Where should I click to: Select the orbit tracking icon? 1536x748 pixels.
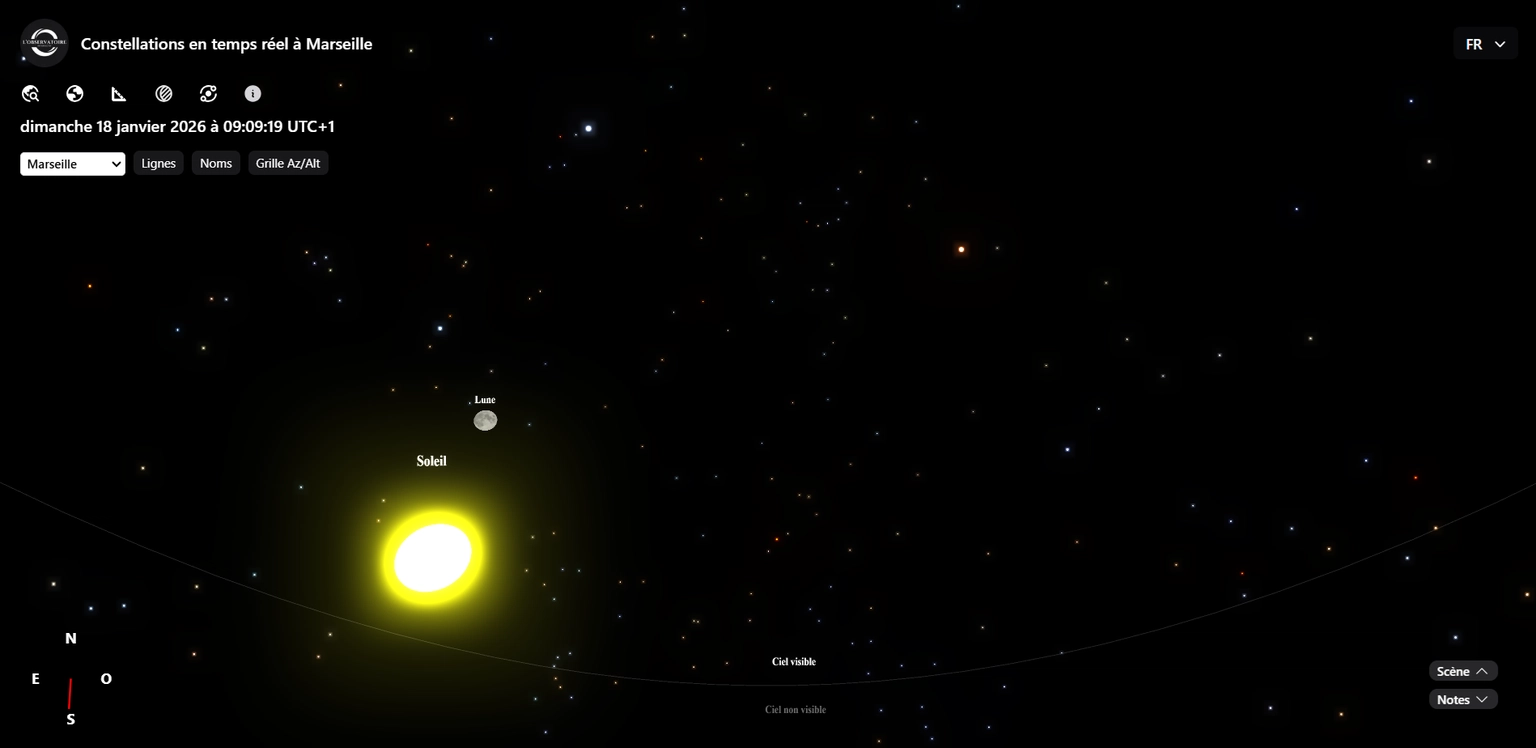coord(208,93)
